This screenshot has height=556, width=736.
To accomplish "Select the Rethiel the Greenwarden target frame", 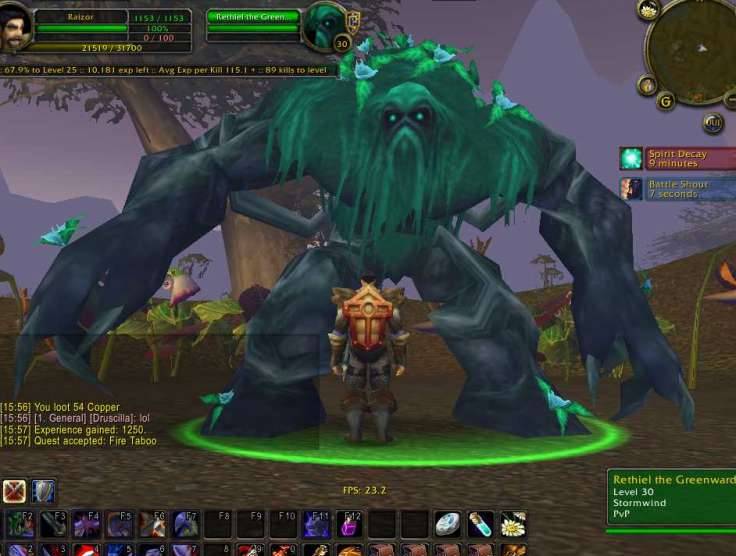I will tap(254, 17).
